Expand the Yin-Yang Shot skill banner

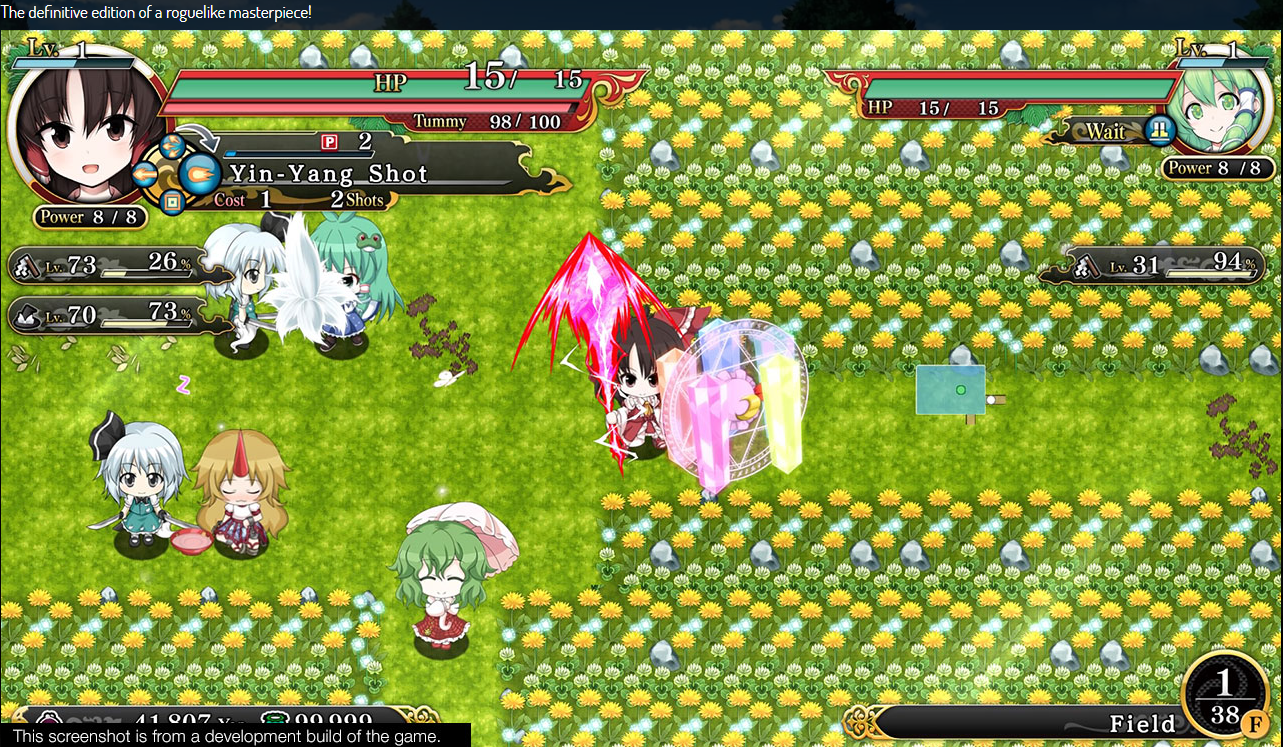click(330, 174)
